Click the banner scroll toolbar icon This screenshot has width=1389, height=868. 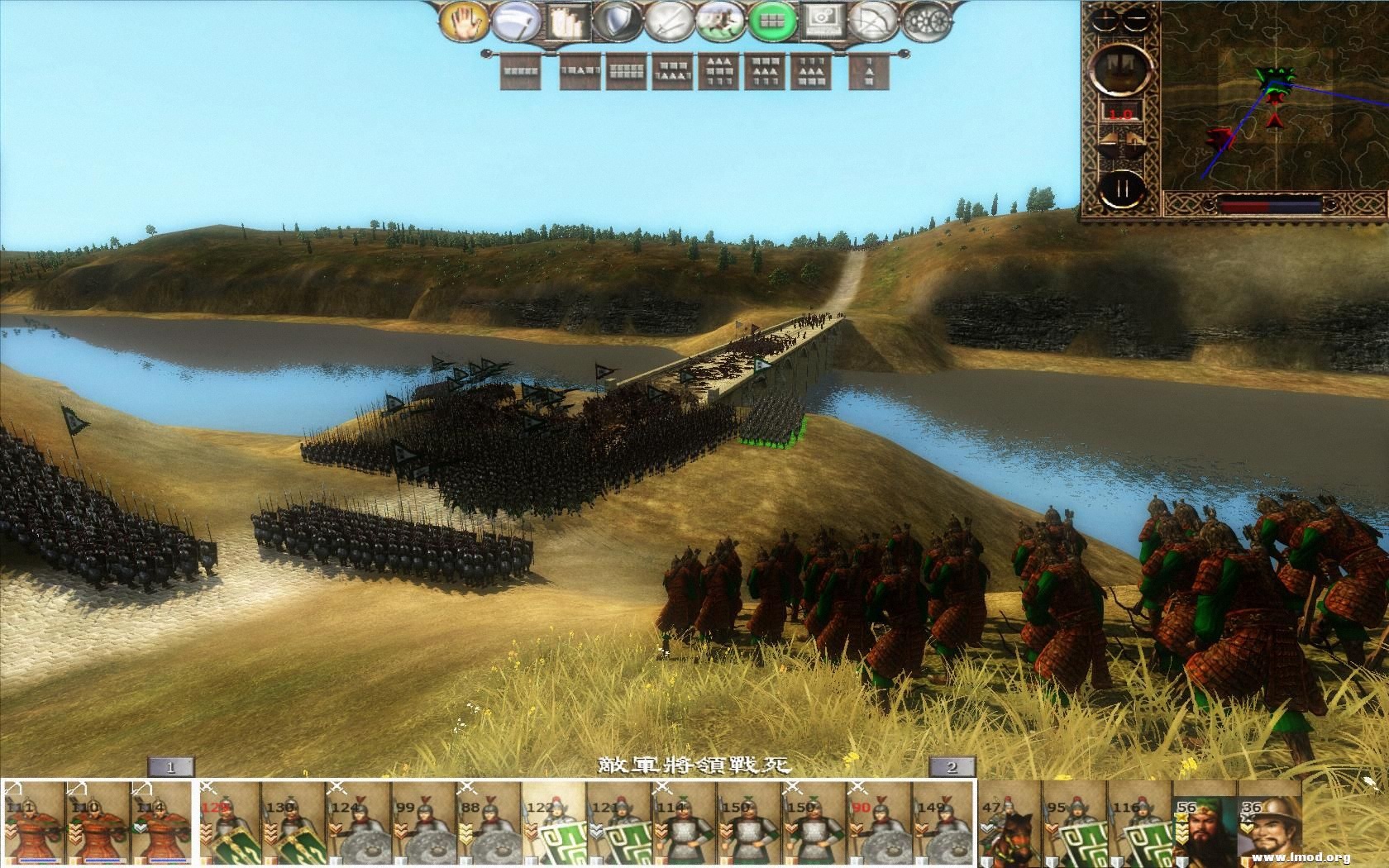566,21
